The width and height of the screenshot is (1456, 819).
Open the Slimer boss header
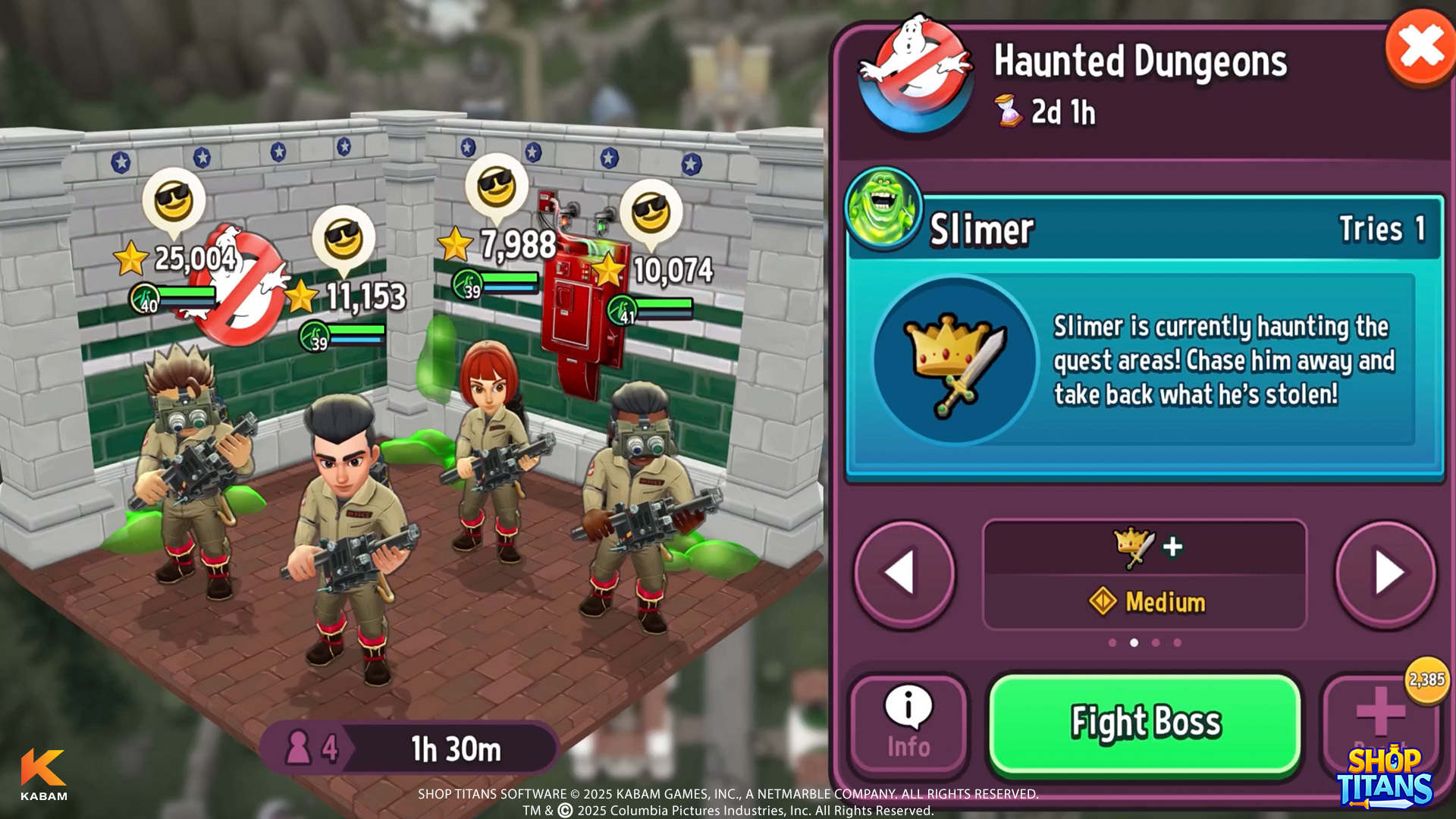point(1145,228)
